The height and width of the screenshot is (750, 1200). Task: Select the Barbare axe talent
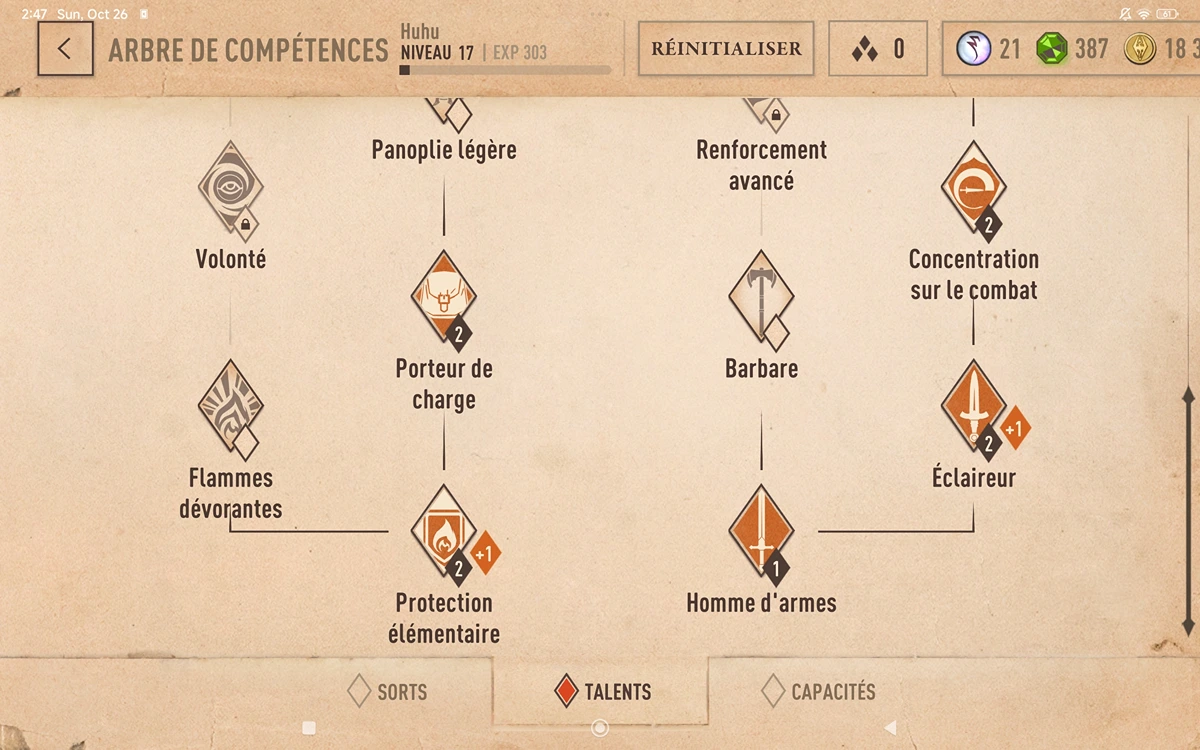pyautogui.click(x=761, y=297)
